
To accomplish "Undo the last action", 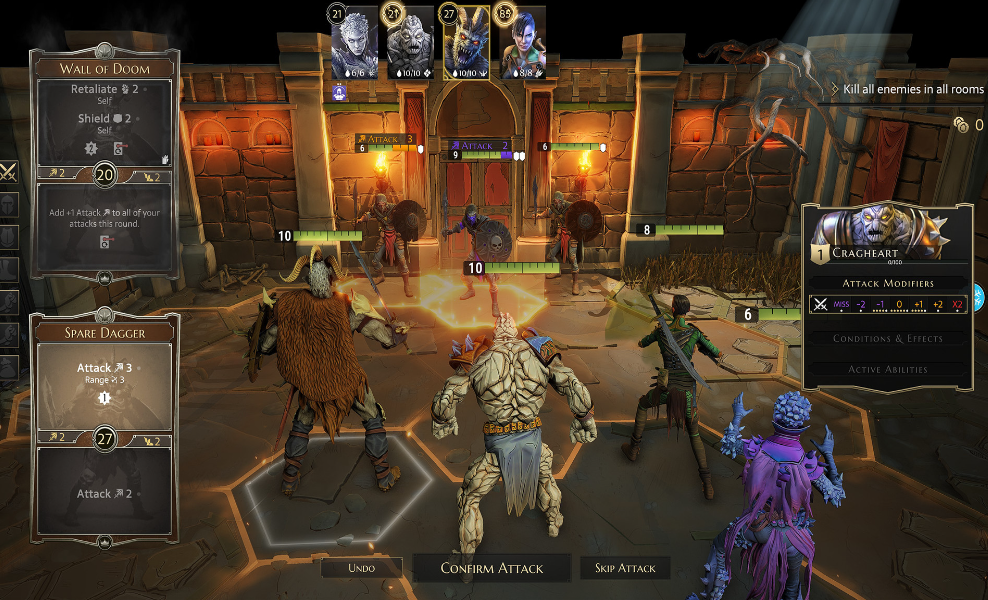I will coord(361,568).
